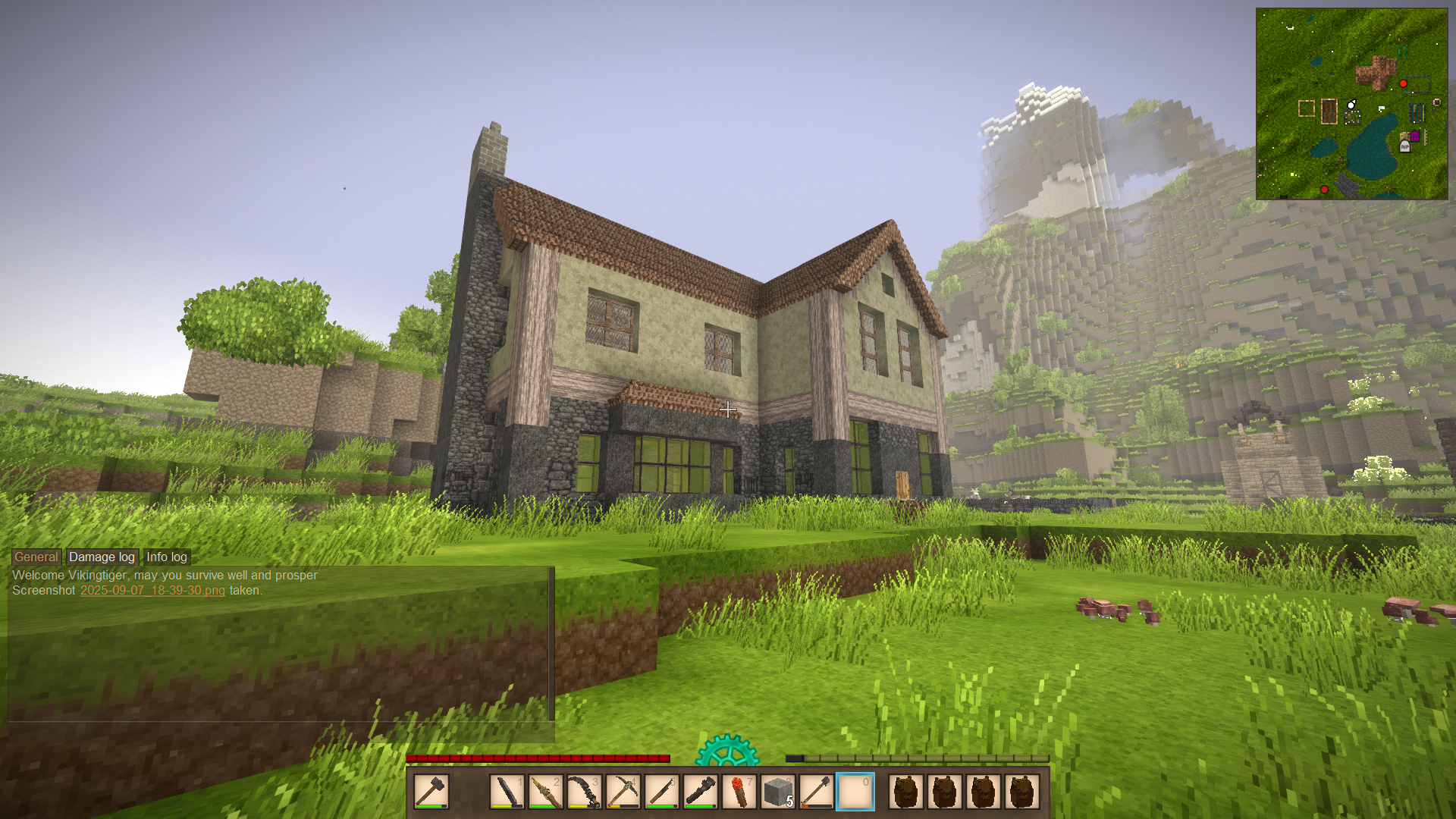This screenshot has height=819, width=1456.
Task: Select the purple house waypoint on the minimap
Action: tap(1414, 136)
